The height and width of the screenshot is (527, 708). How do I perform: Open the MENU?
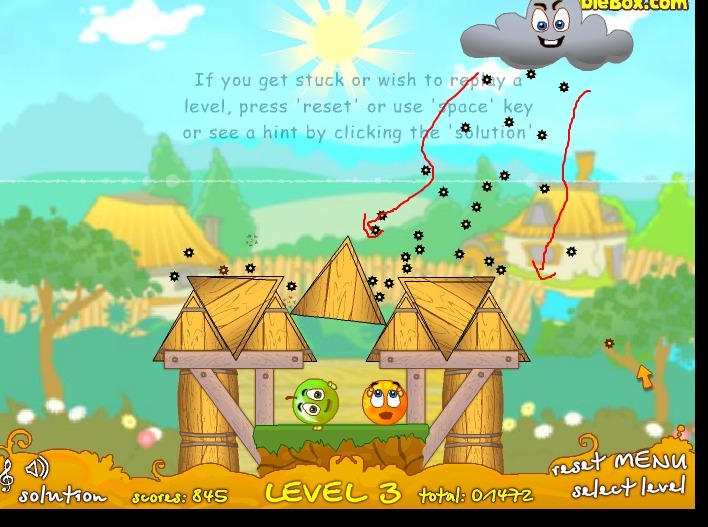click(x=650, y=462)
